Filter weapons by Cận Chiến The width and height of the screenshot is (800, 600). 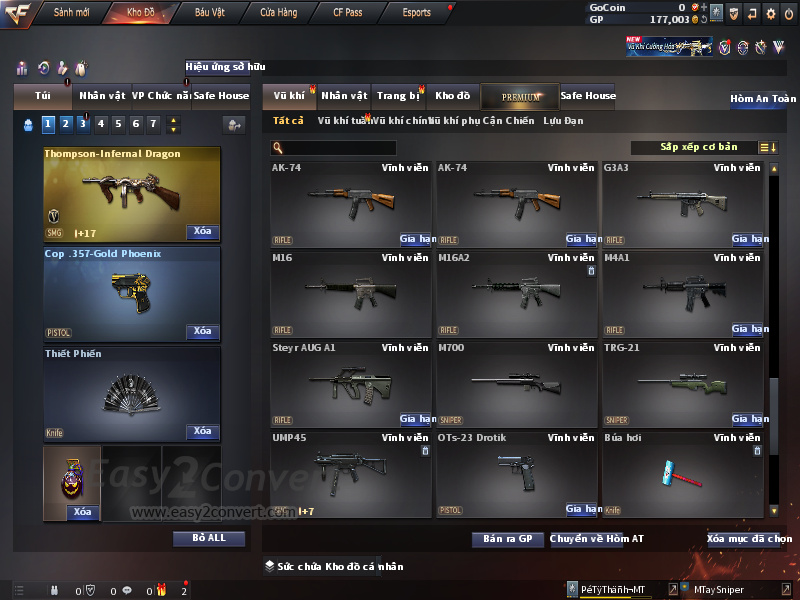[508, 121]
